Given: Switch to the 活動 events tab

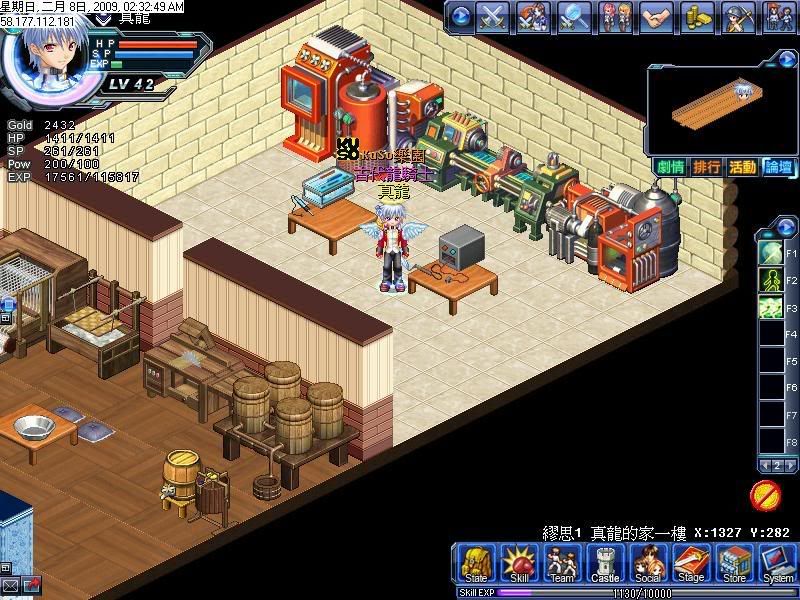Looking at the screenshot, I should [x=742, y=167].
